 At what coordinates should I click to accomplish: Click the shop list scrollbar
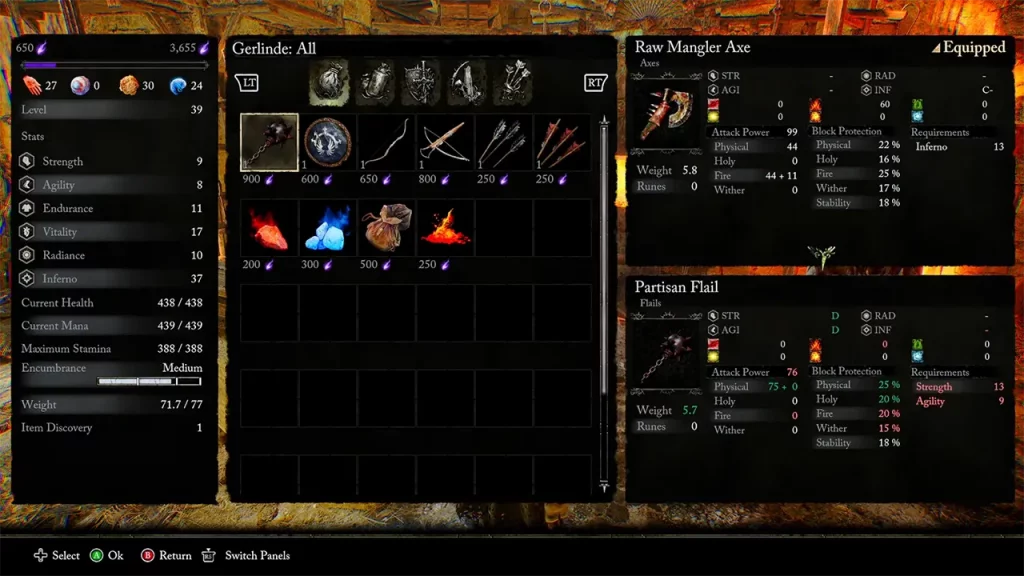tap(603, 300)
